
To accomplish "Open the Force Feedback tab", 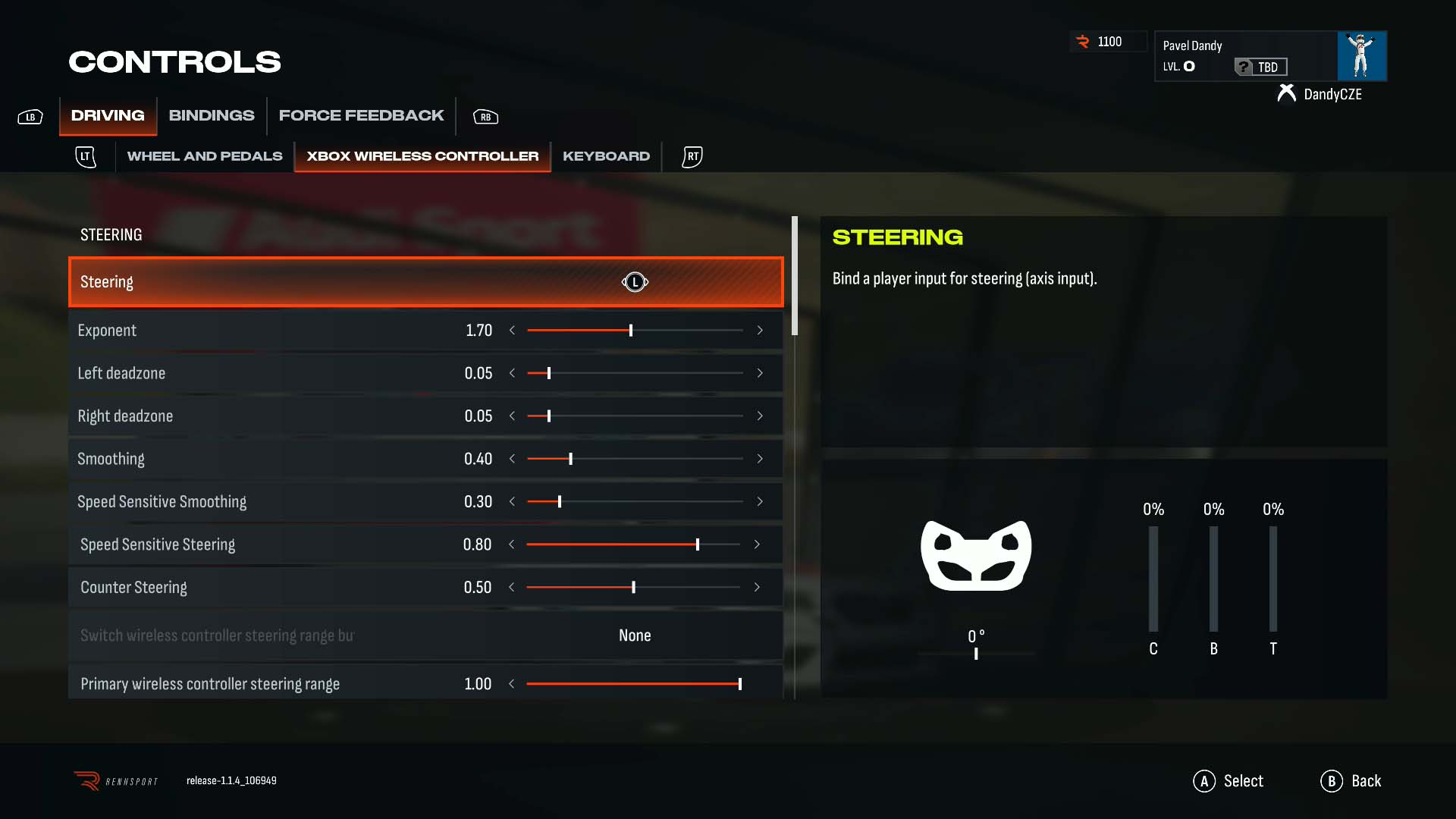I will pos(361,115).
